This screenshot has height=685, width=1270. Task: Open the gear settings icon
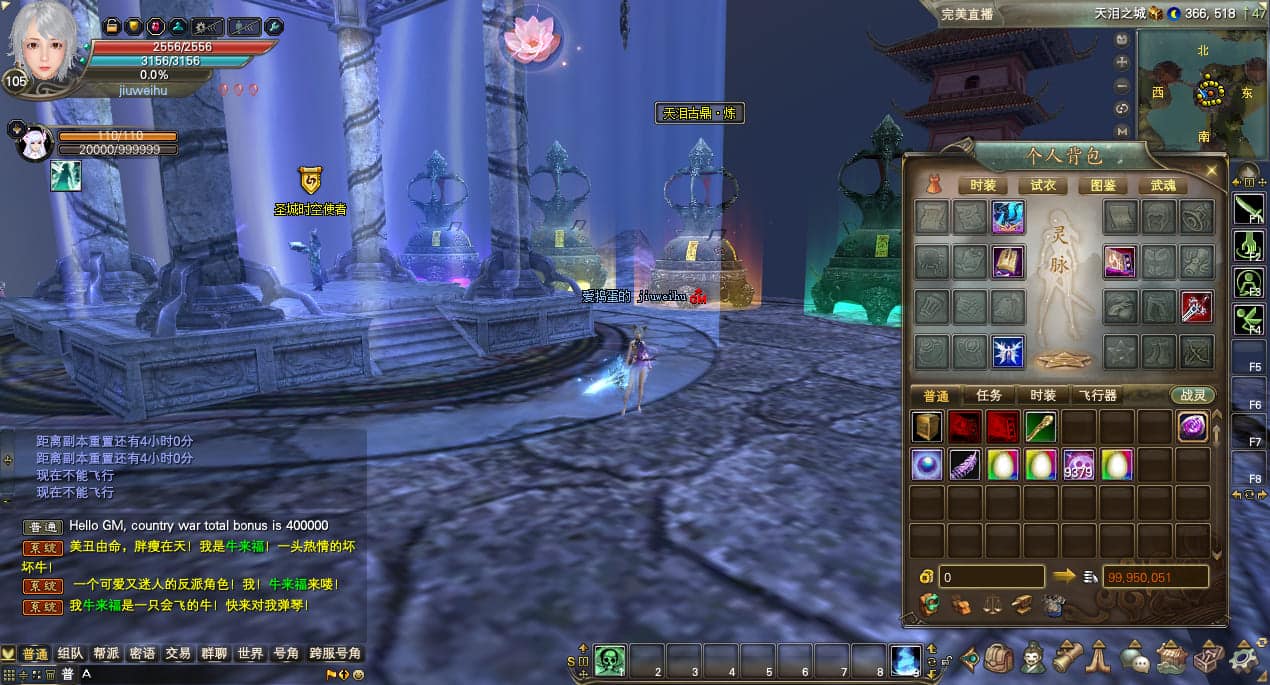point(1245,658)
